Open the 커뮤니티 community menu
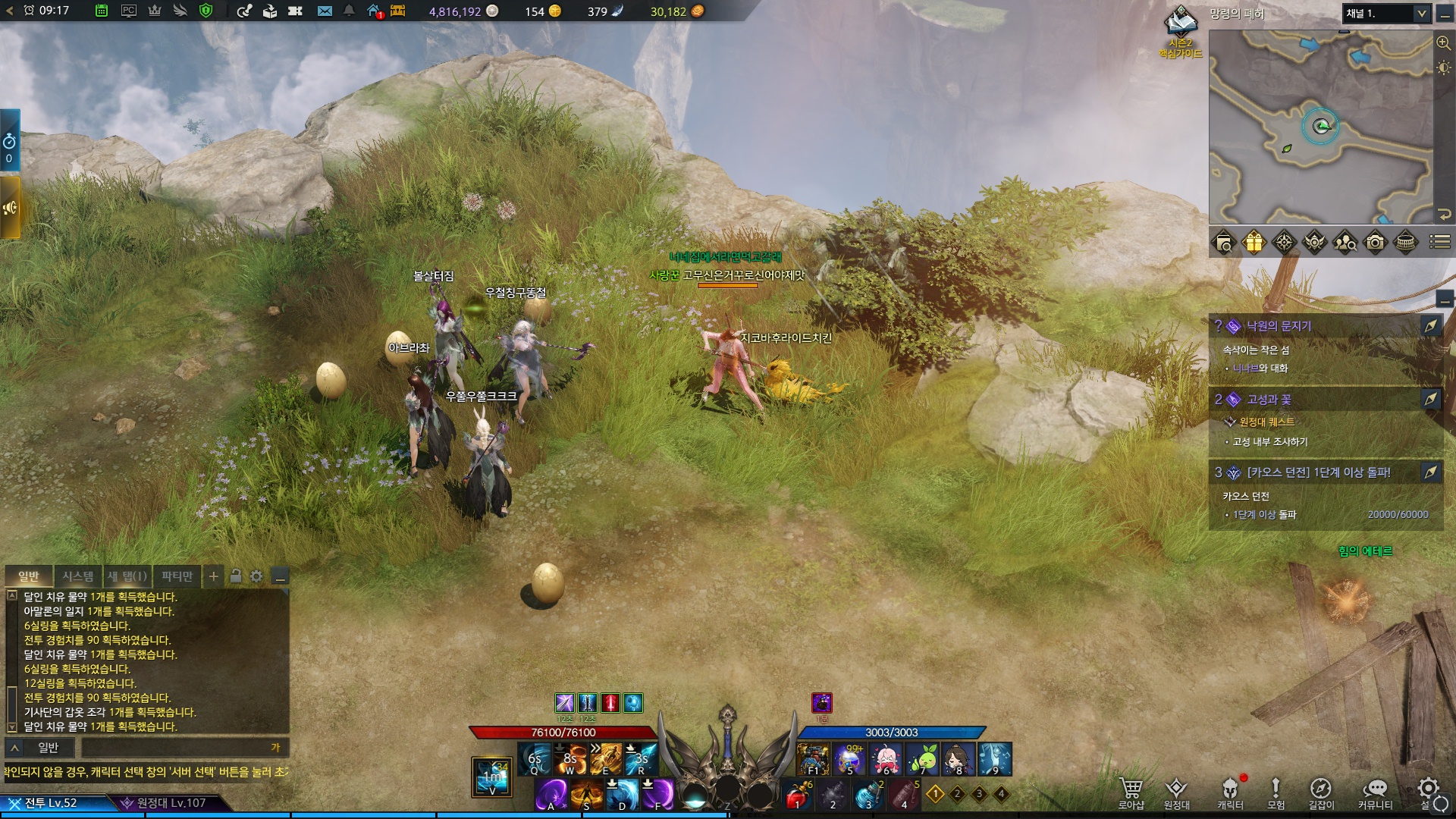Image resolution: width=1456 pixels, height=819 pixels. coord(1374,792)
